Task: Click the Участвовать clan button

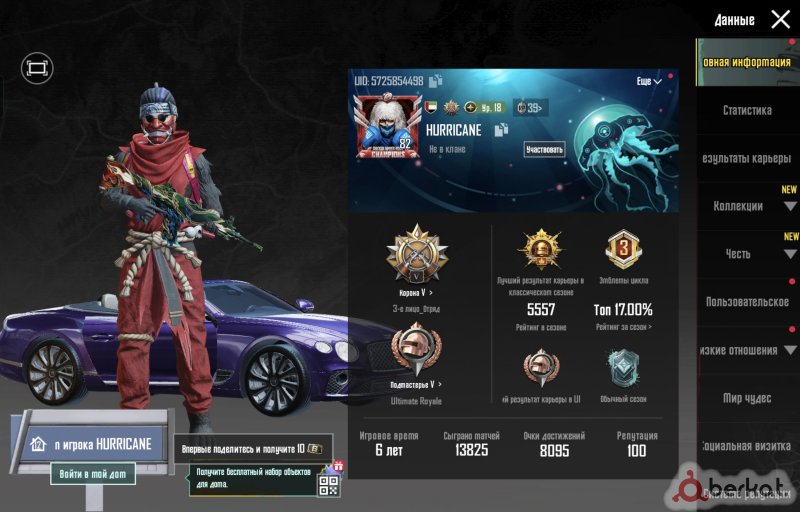Action: (x=544, y=150)
